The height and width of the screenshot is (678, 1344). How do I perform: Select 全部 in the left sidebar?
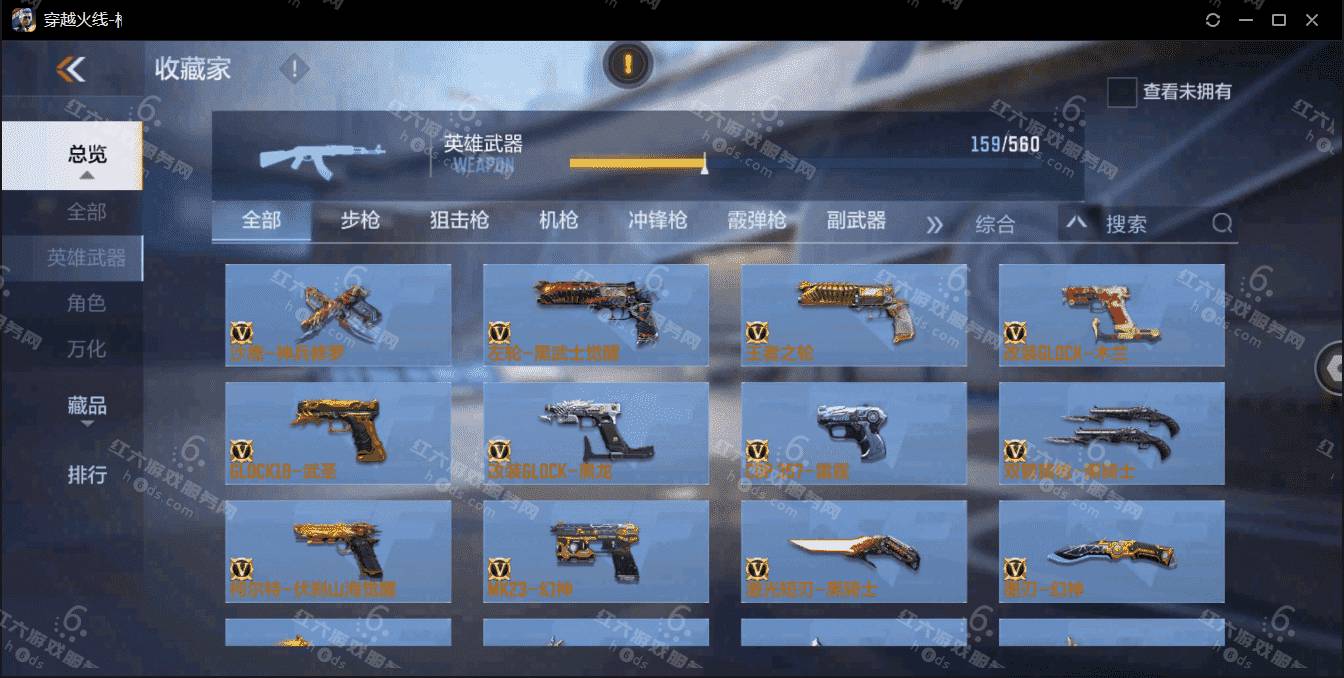pyautogui.click(x=86, y=212)
